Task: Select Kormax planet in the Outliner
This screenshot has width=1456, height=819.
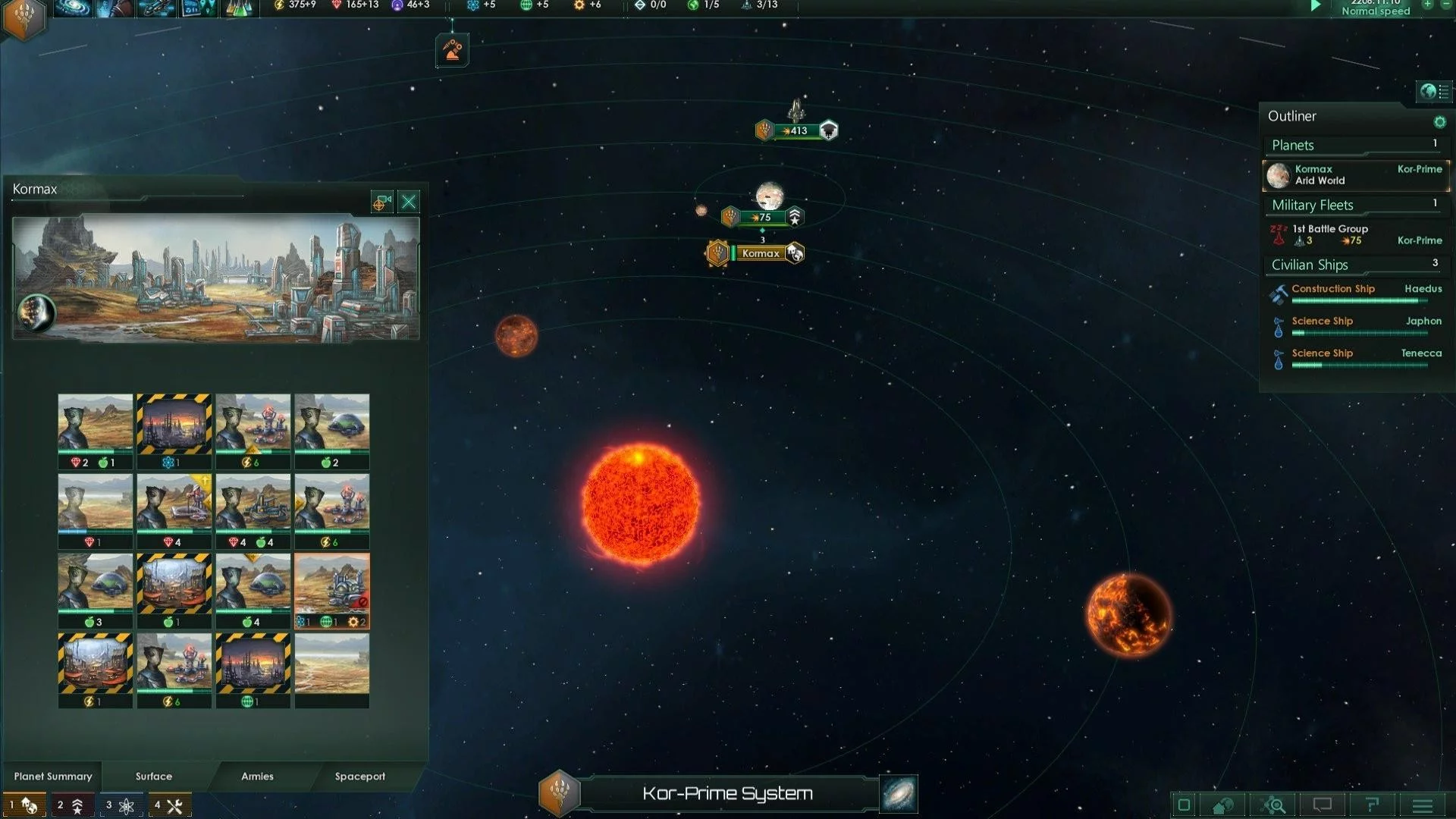Action: [x=1355, y=175]
